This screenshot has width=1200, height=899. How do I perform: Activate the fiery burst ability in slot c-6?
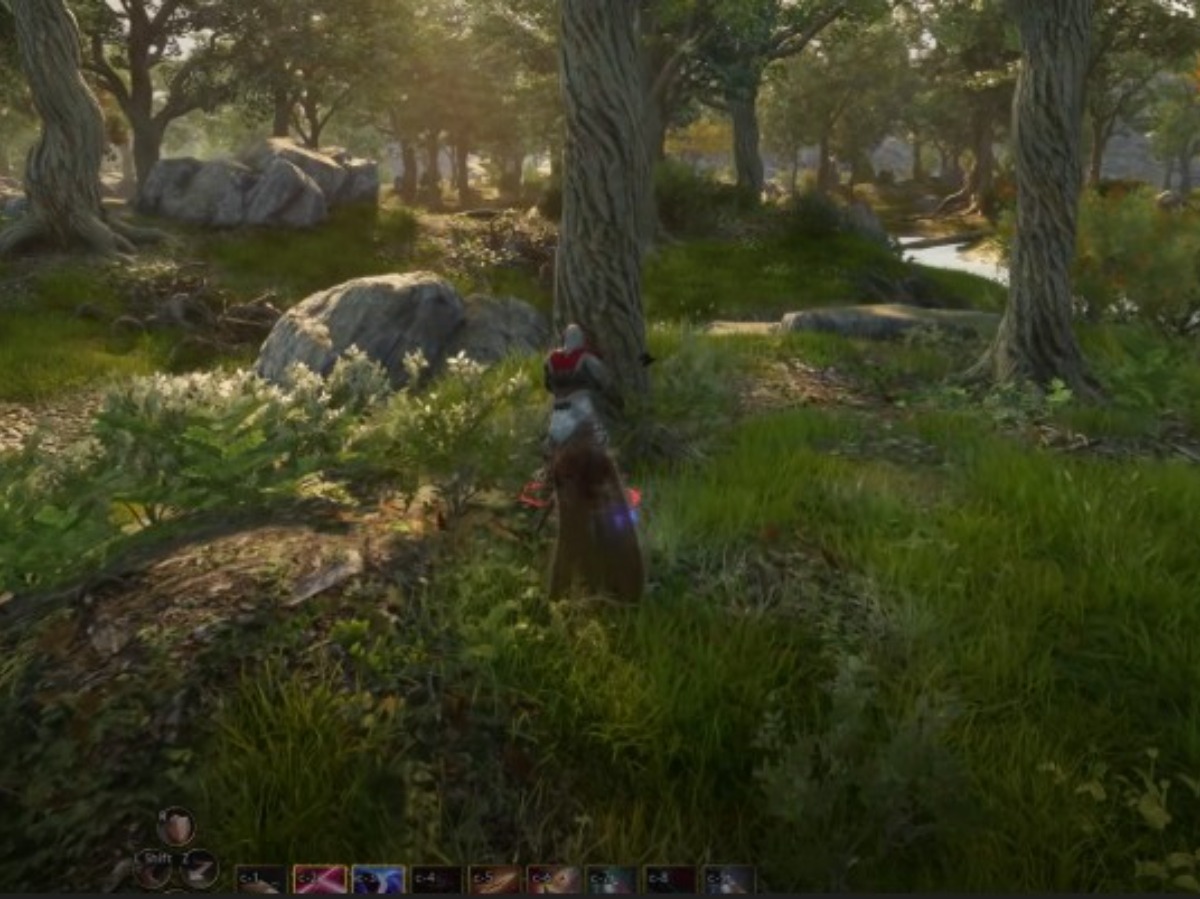click(x=554, y=879)
